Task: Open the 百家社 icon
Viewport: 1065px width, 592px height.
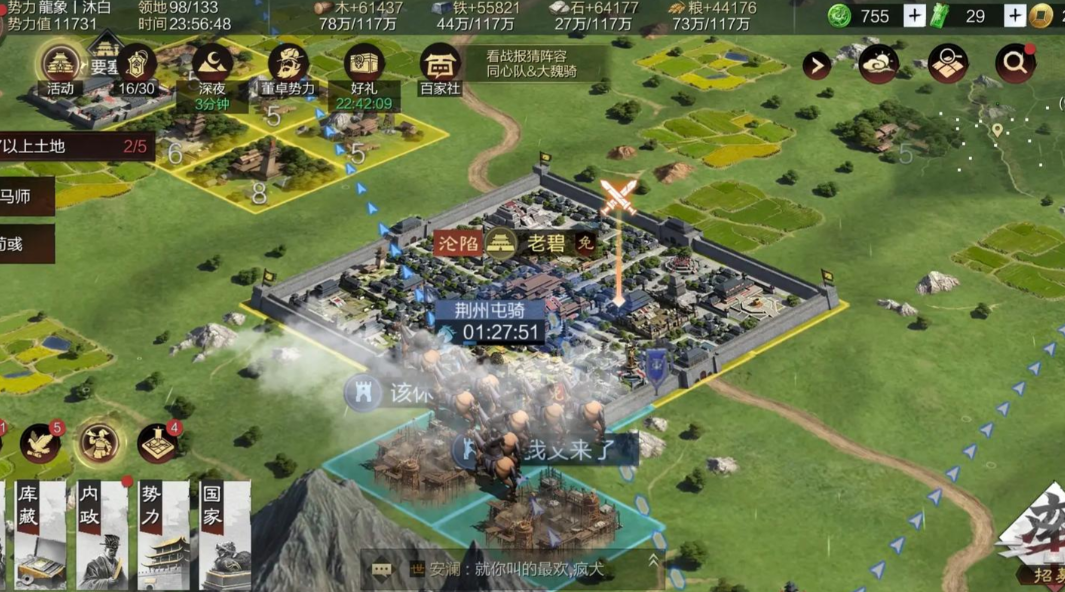Action: tap(440, 65)
